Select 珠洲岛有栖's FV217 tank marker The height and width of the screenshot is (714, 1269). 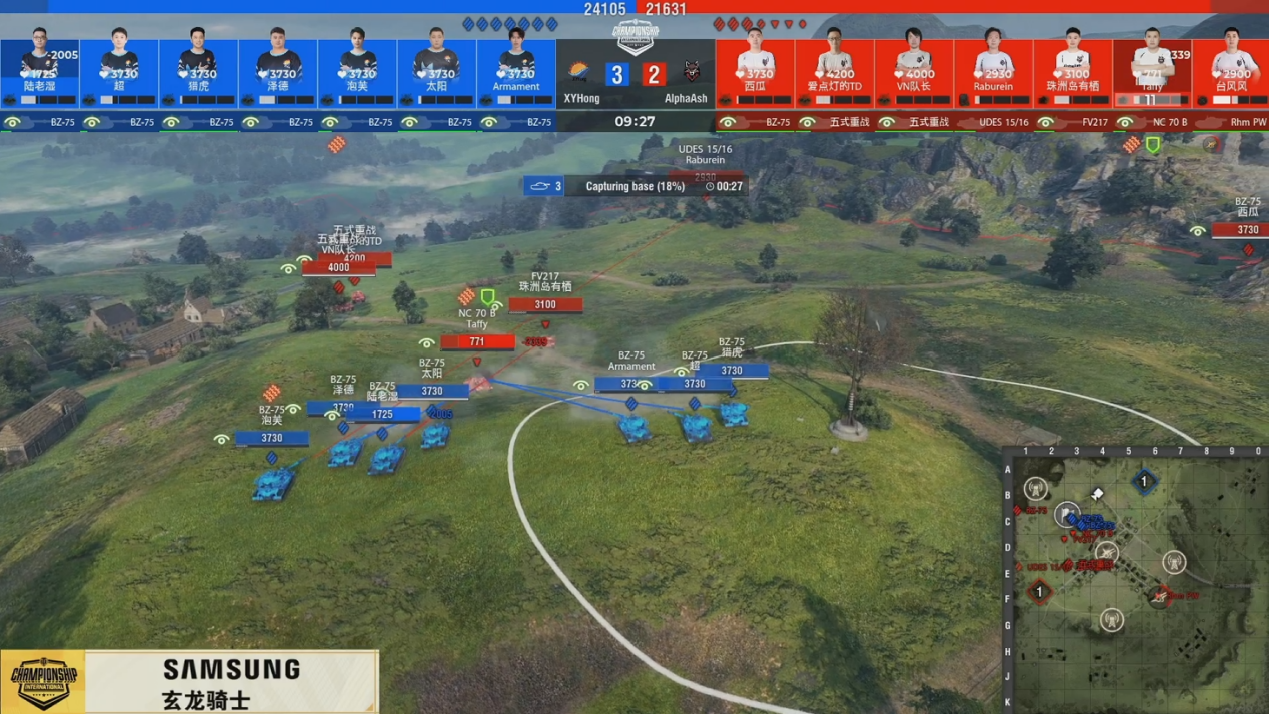pyautogui.click(x=545, y=304)
